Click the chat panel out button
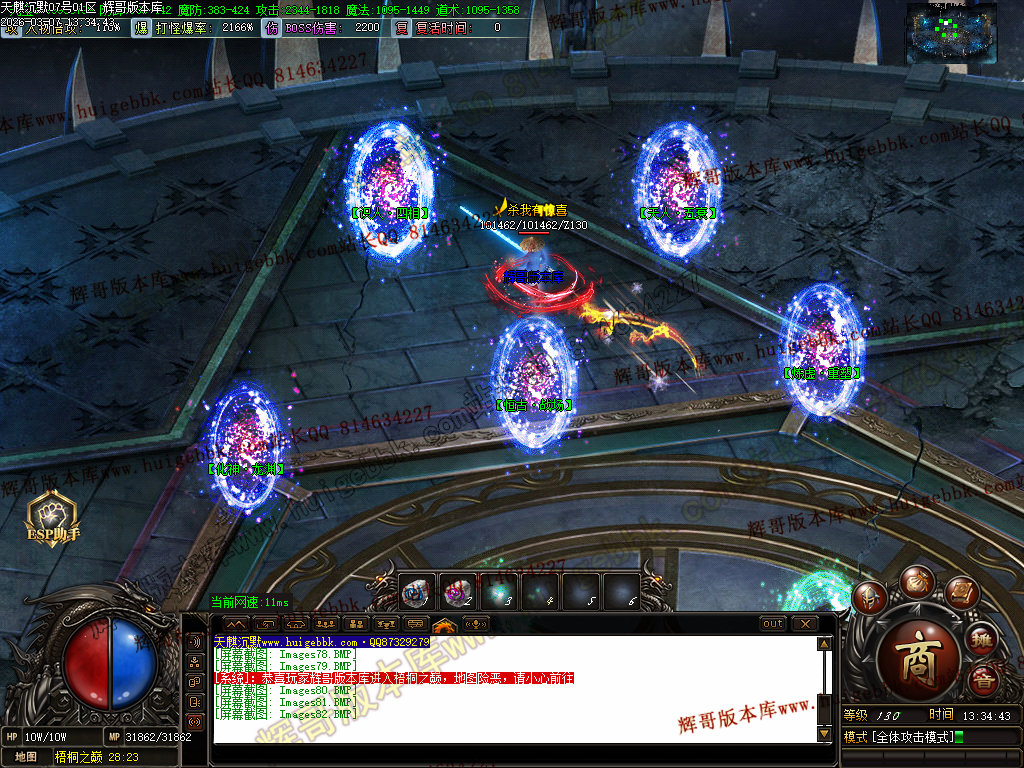 [x=773, y=624]
